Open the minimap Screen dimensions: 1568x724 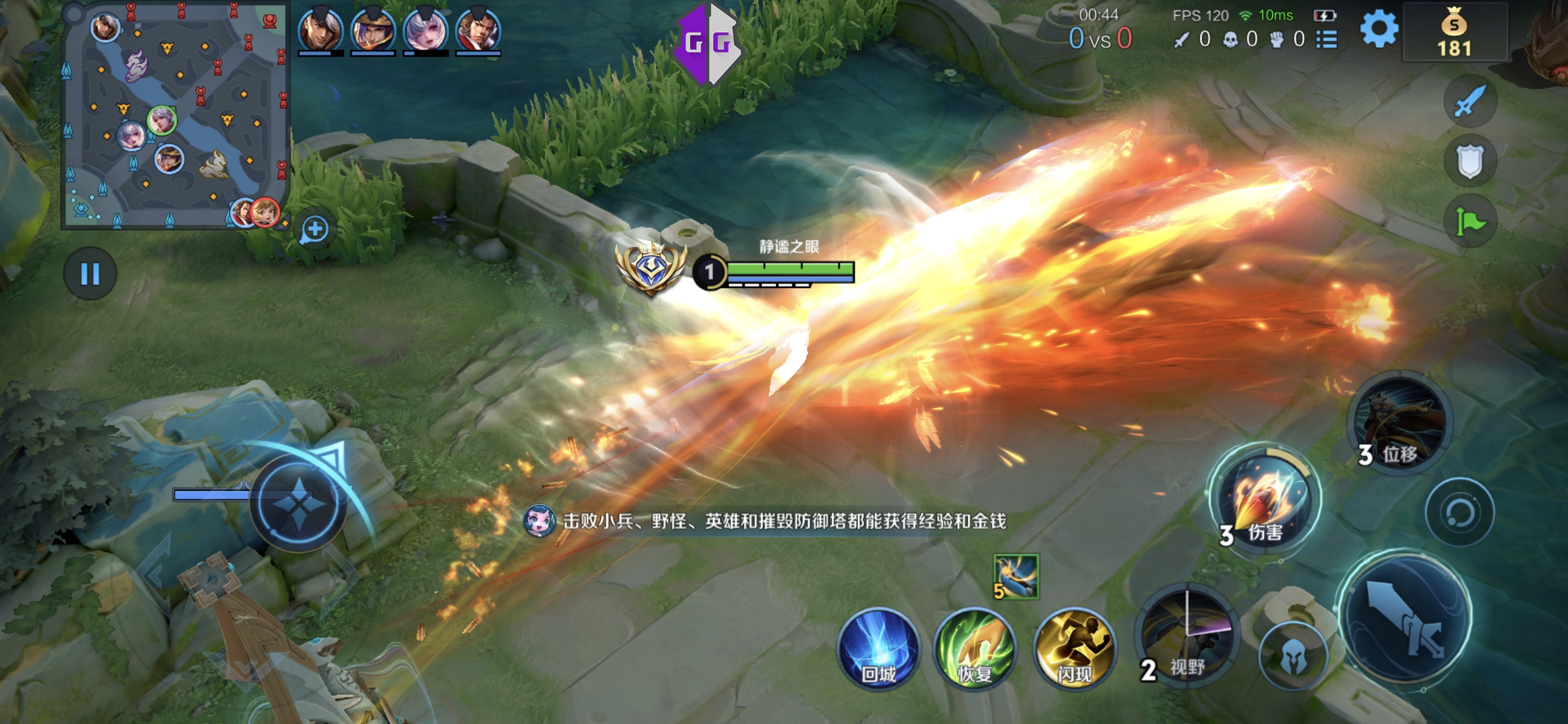175,116
